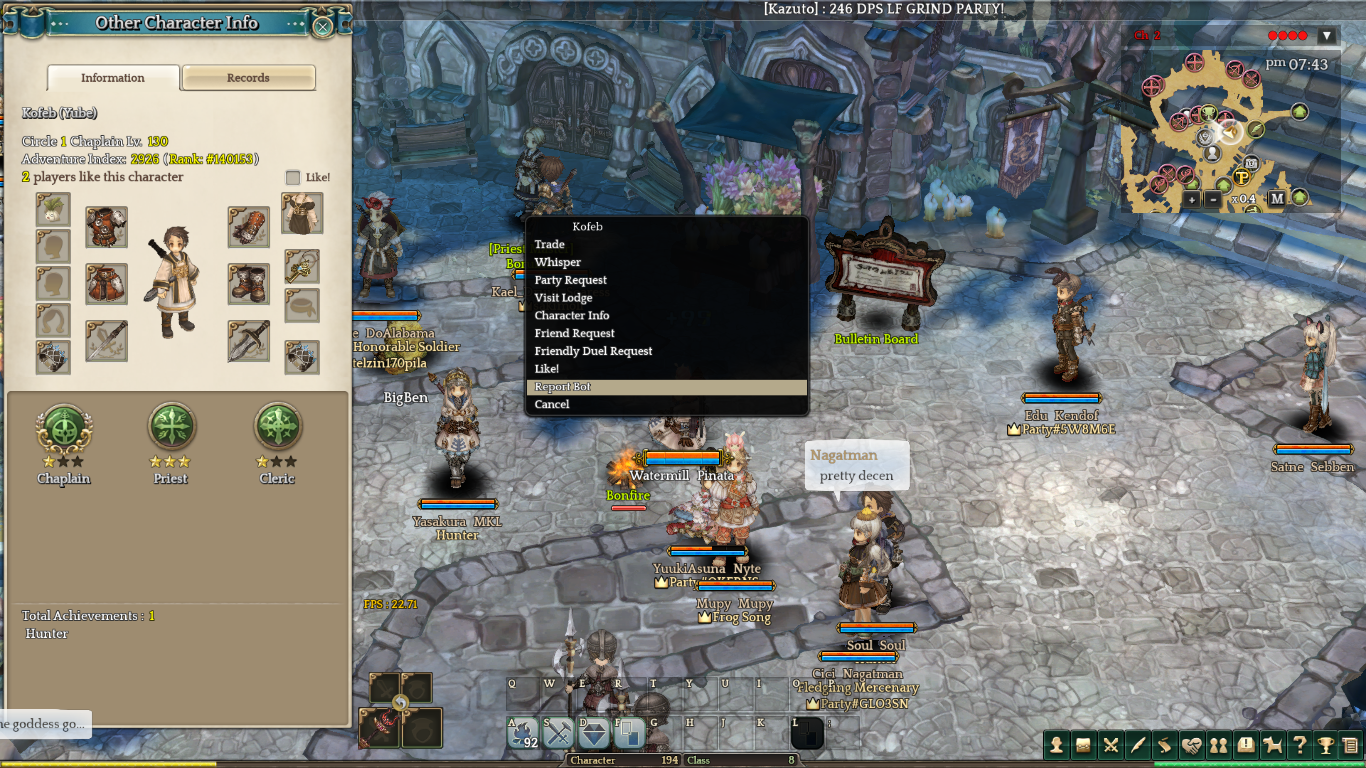Switch to the Records tab
This screenshot has width=1366, height=768.
(248, 78)
